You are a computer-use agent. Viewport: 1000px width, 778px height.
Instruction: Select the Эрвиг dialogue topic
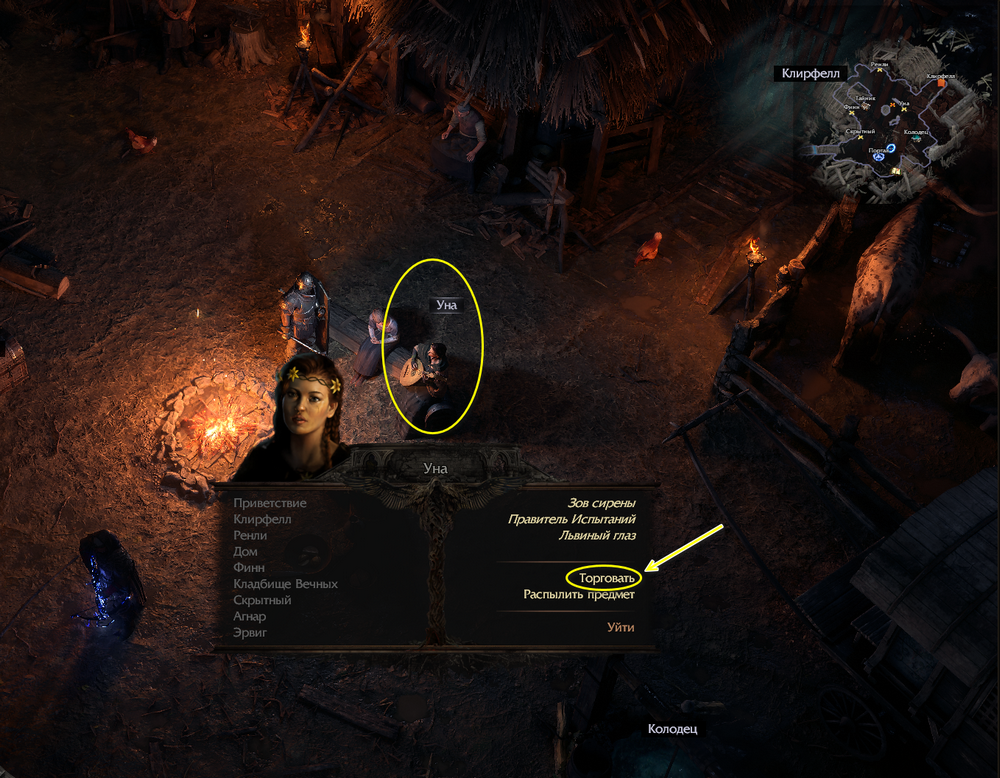click(250, 632)
